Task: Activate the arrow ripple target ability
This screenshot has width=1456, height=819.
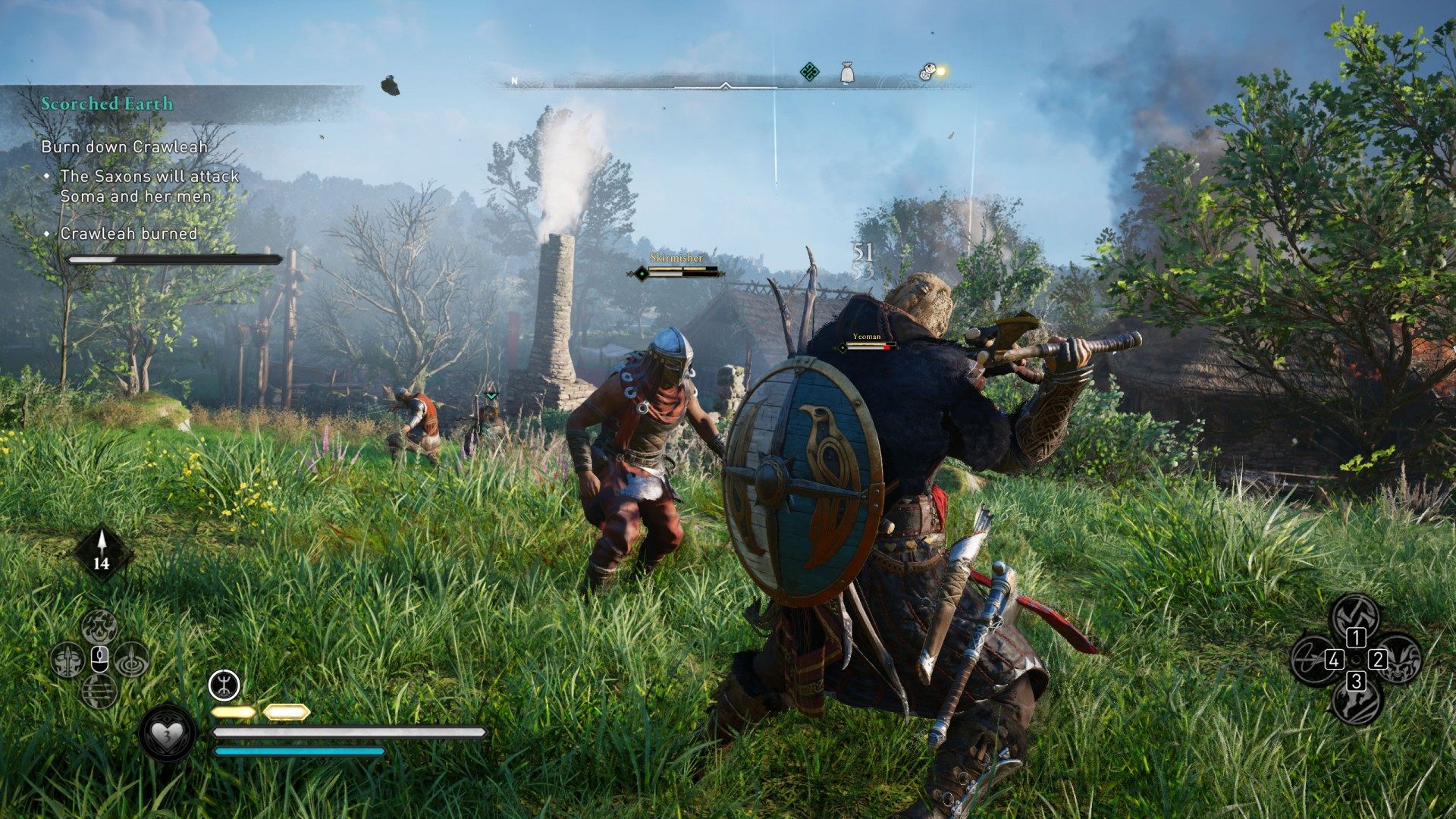Action: point(133,660)
